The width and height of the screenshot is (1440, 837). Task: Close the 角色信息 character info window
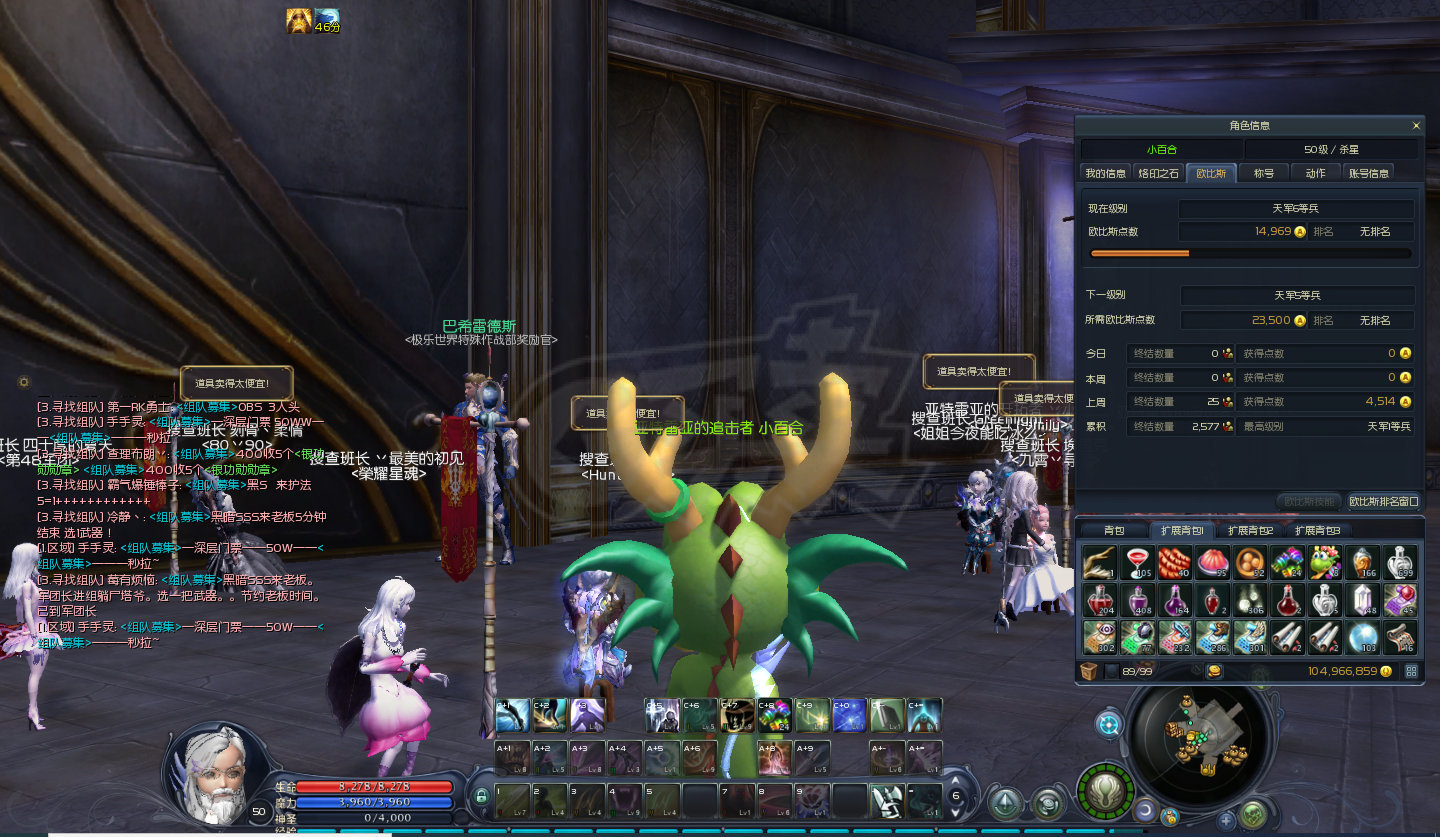1415,126
